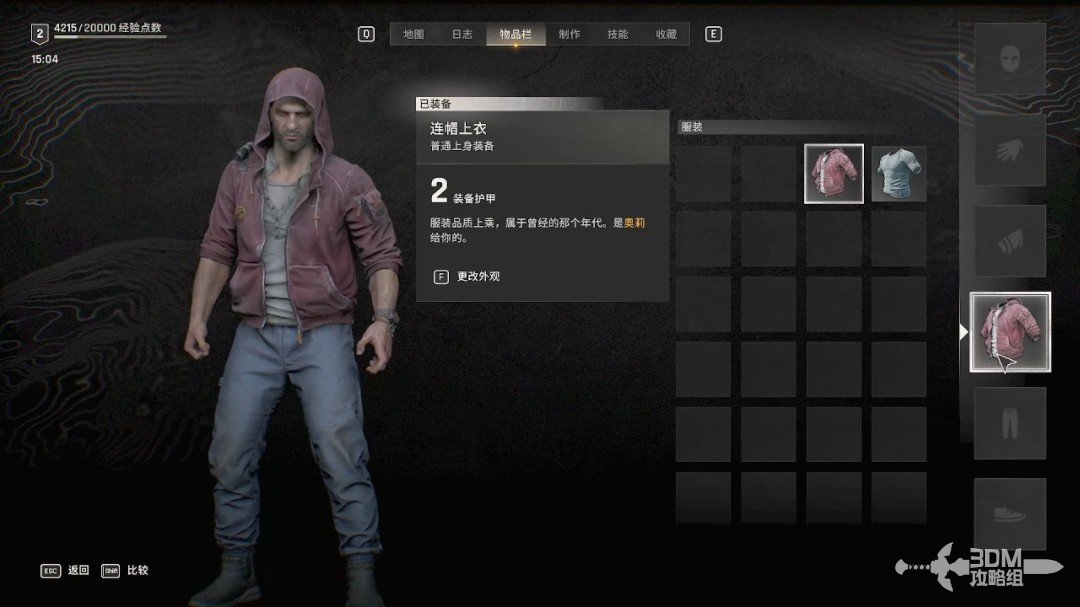1080x607 pixels.
Task: Open the 收藏 collectibles tab
Action: click(666, 34)
